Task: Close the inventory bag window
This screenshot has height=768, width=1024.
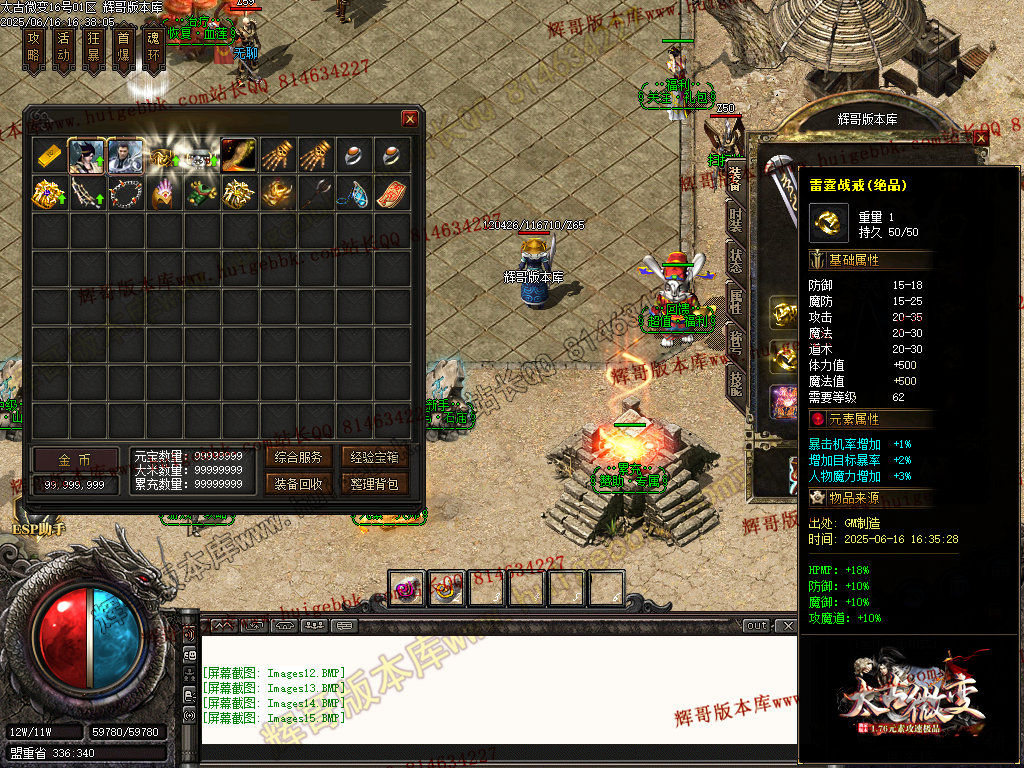Action: click(x=410, y=119)
